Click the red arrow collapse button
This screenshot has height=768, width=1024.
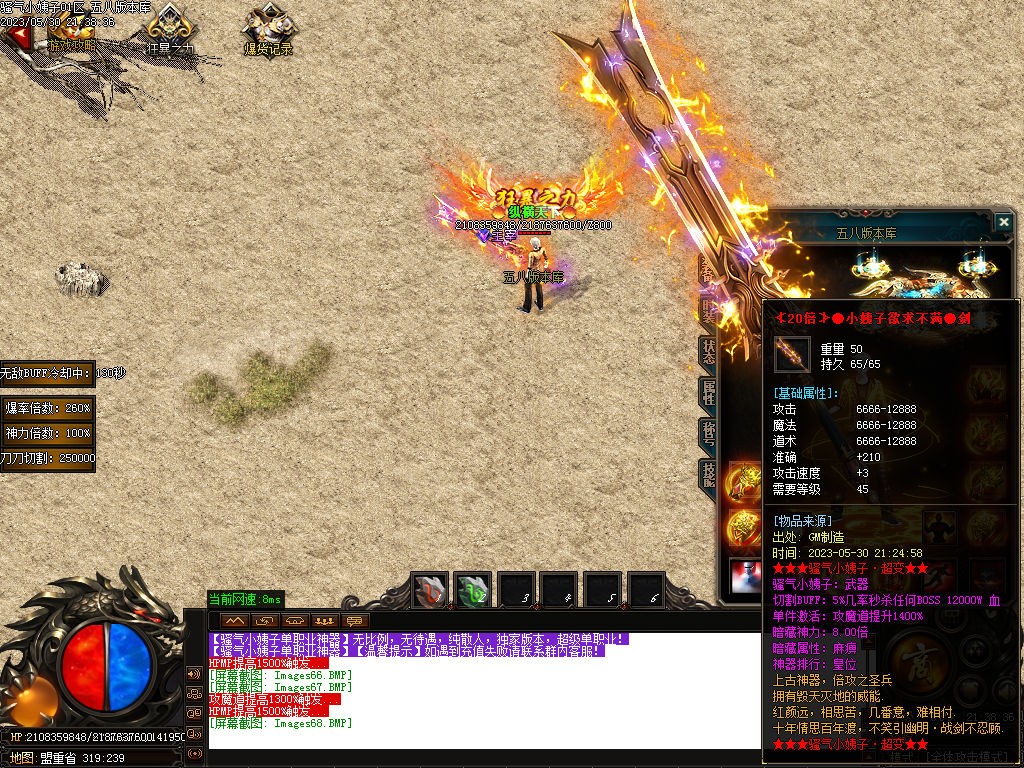click(14, 35)
